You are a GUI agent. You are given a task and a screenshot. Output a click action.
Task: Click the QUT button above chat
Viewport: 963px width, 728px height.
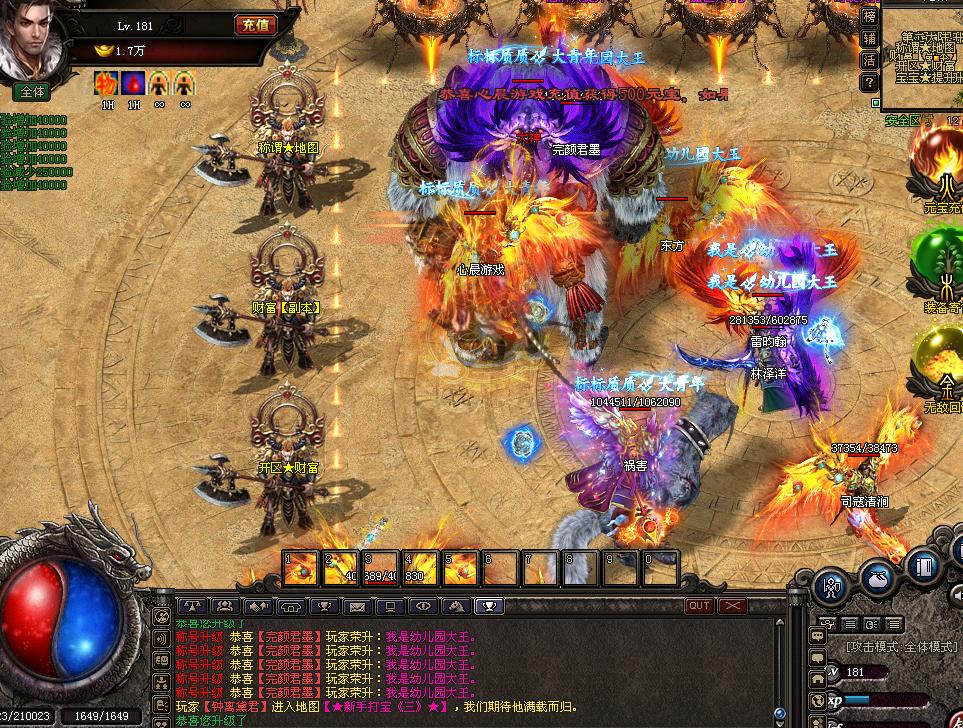tap(699, 606)
